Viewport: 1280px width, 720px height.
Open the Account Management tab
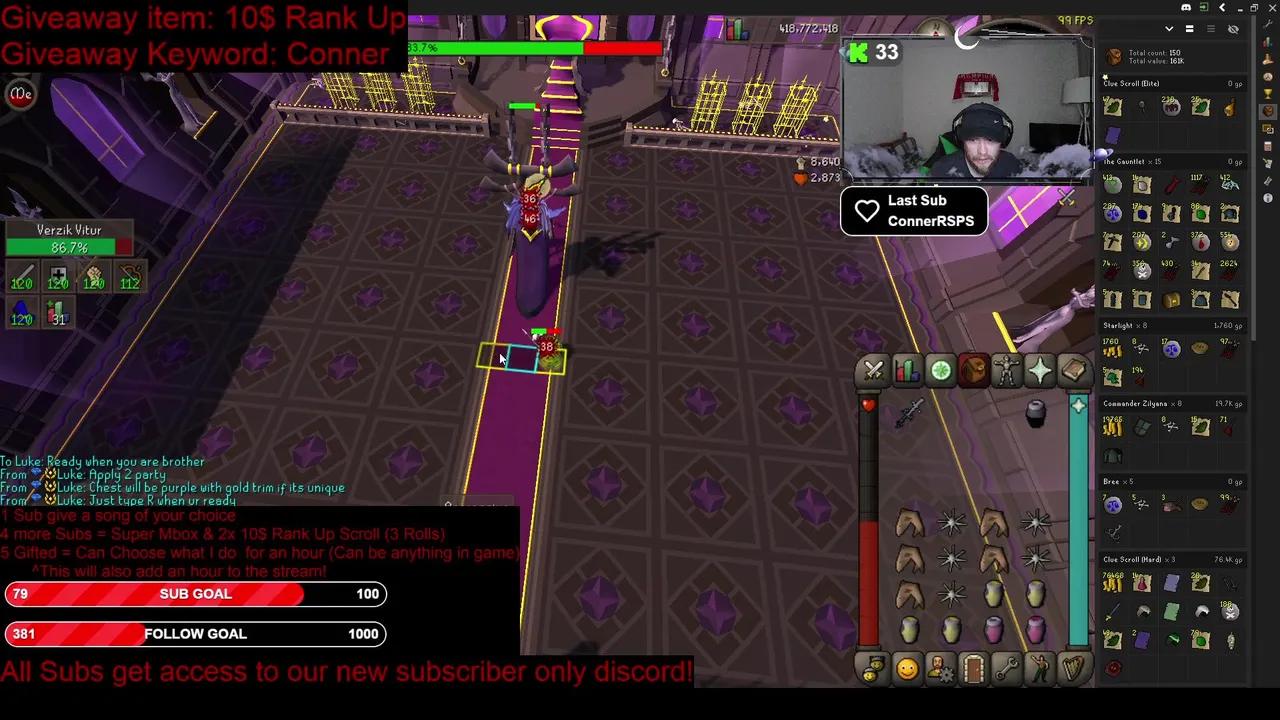pos(940,670)
